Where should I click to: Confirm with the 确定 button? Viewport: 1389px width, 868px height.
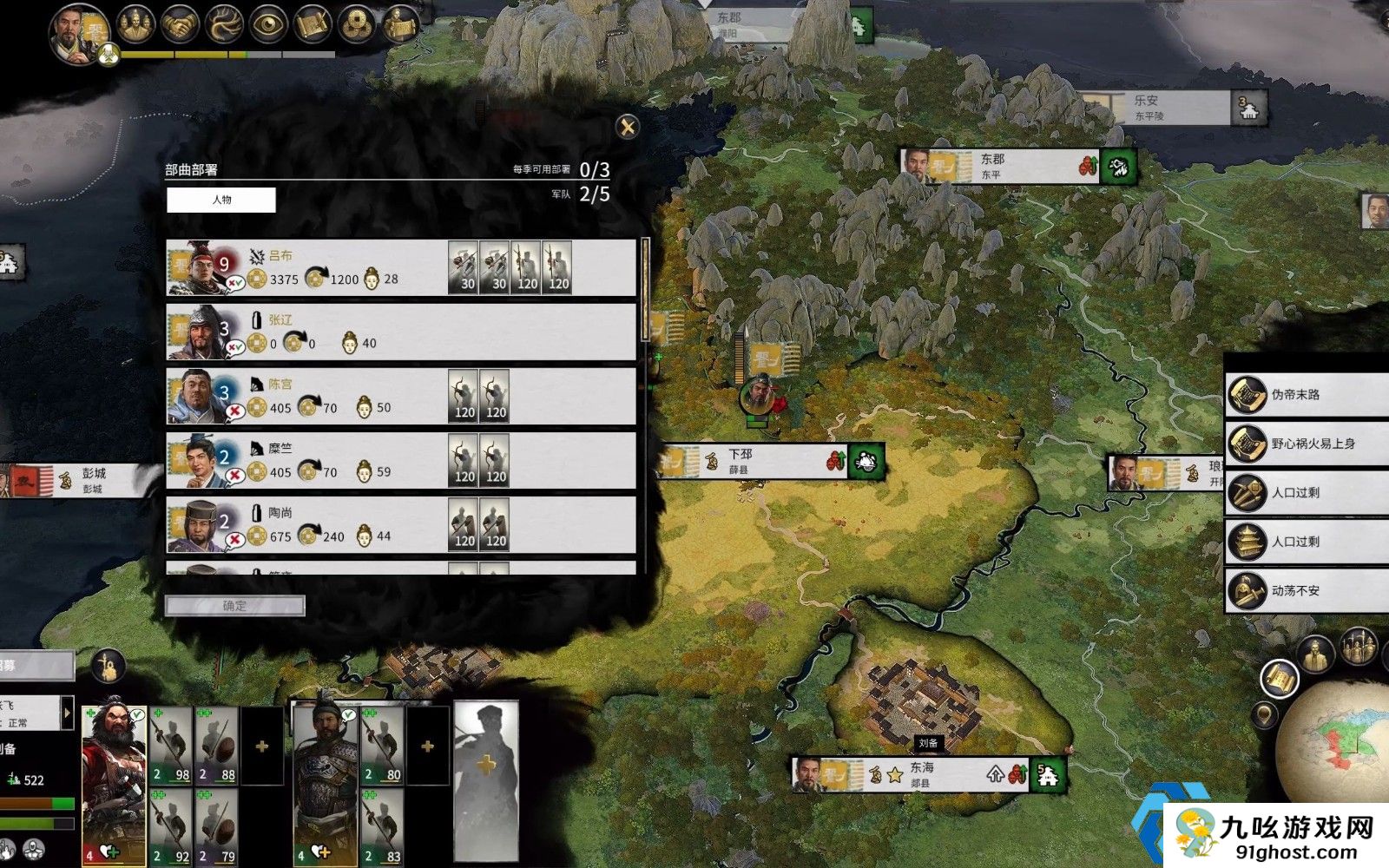coord(234,606)
